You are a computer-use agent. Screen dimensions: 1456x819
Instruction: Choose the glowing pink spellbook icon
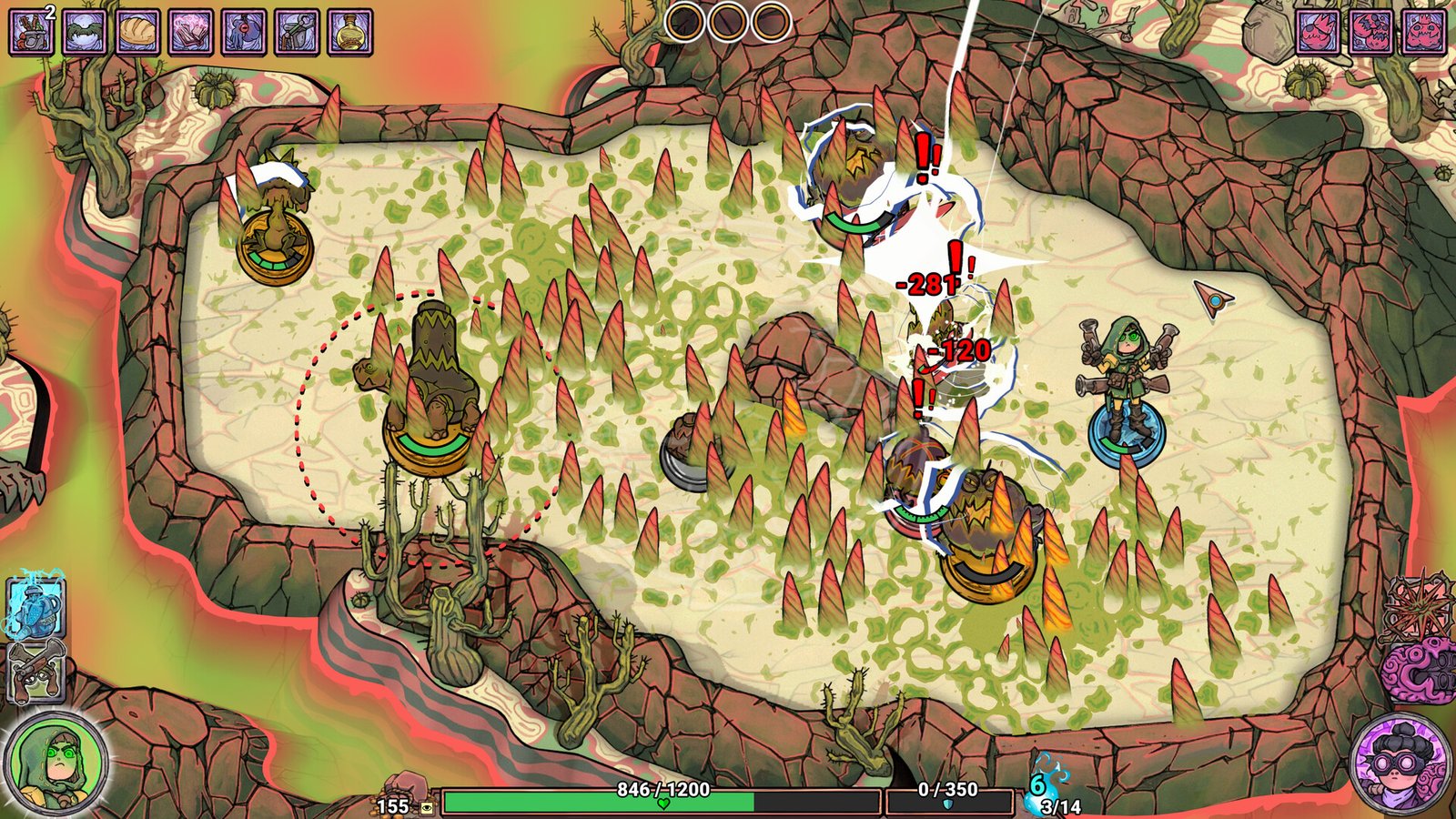(x=191, y=32)
